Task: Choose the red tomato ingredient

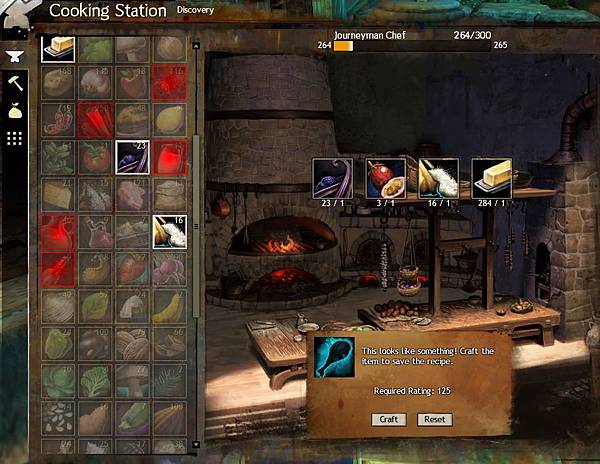Action: (95, 158)
